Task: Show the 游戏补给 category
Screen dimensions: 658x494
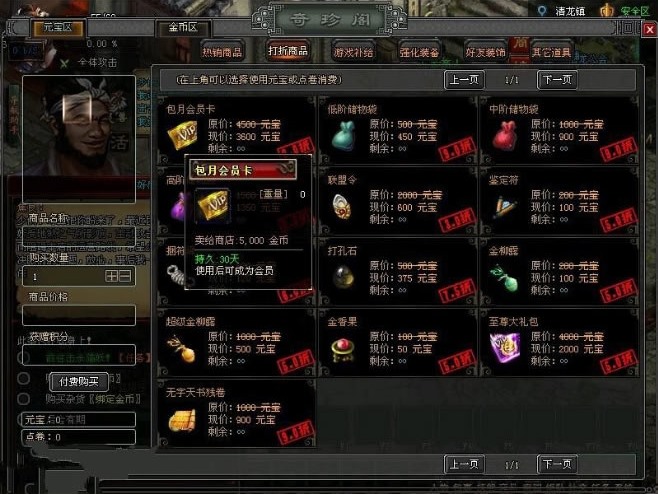Action: [x=351, y=51]
